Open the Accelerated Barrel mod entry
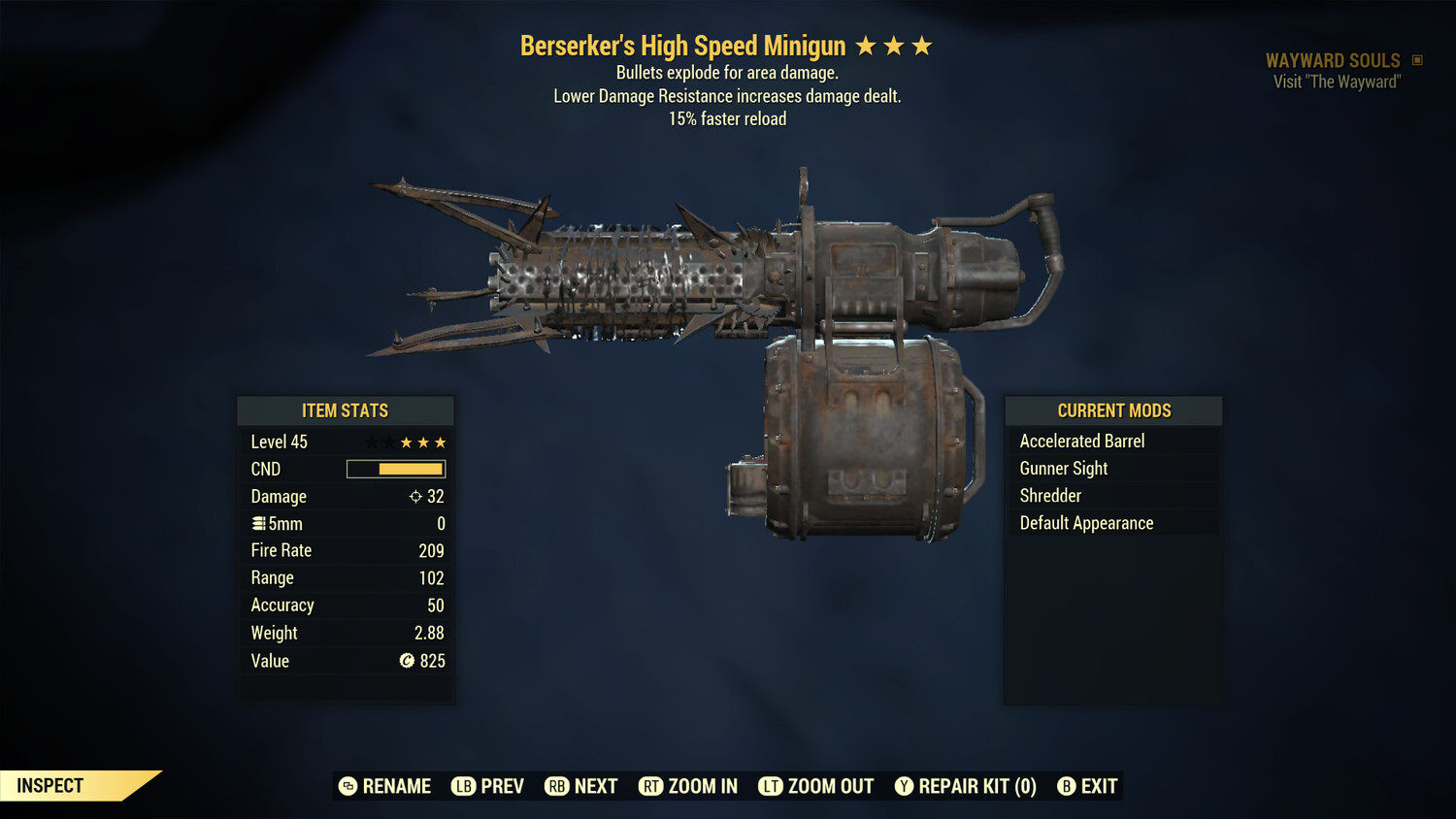Image resolution: width=1456 pixels, height=819 pixels. 1082,441
